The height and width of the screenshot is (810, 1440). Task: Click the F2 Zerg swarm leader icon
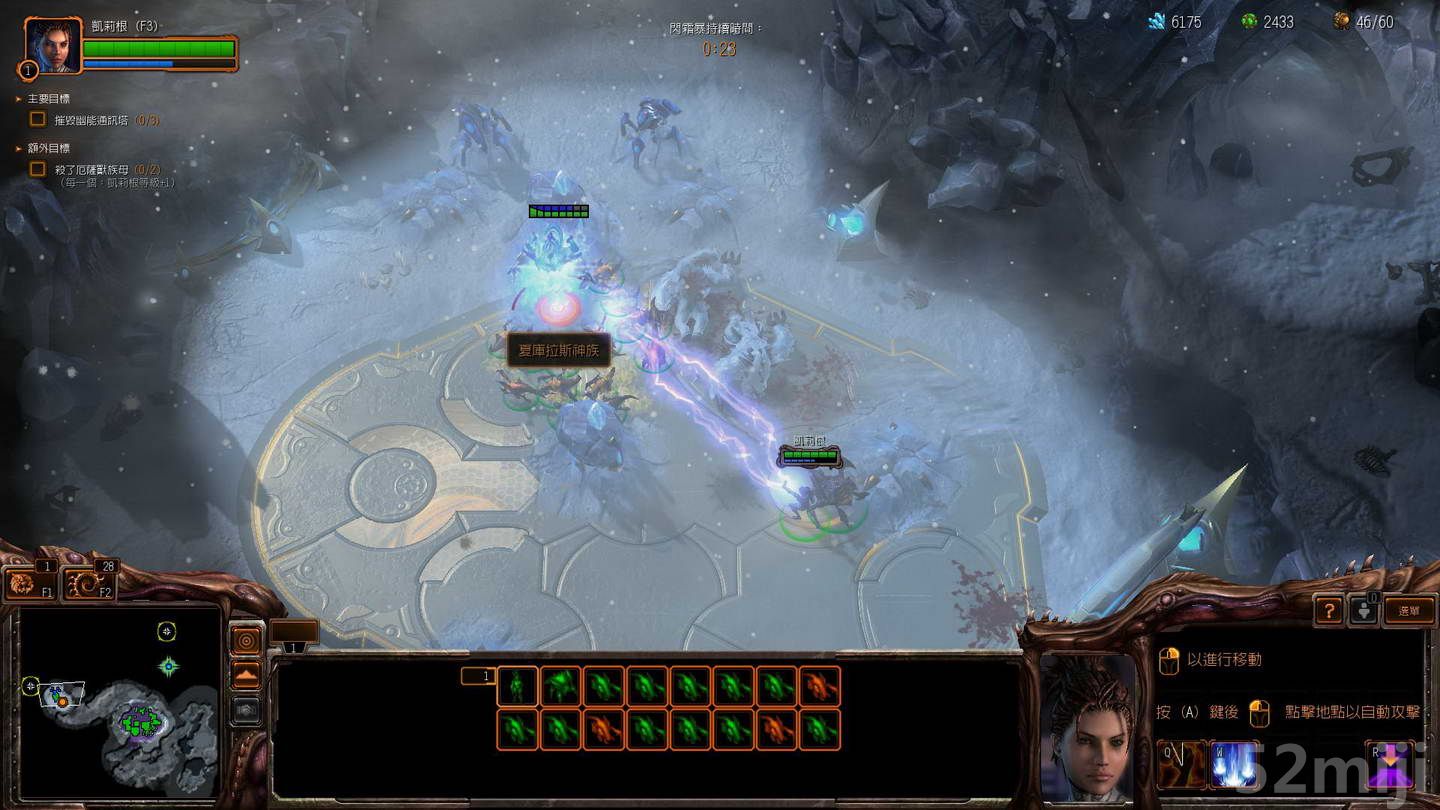tap(86, 583)
